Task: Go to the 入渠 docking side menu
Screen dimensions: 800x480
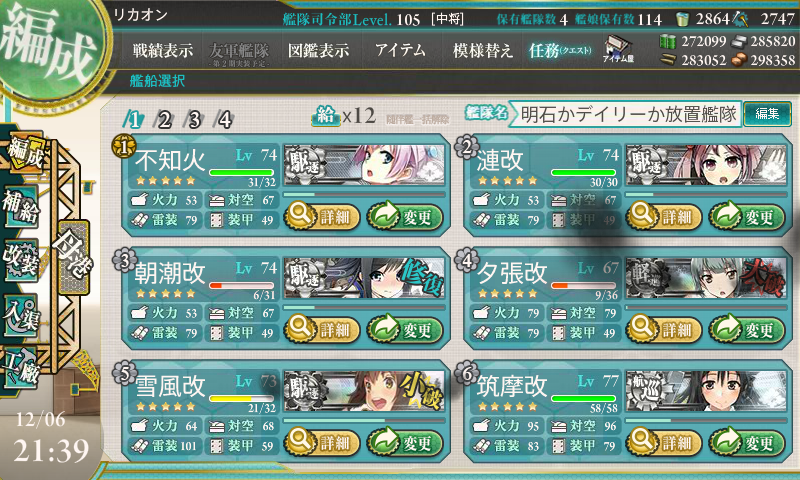Action: coord(24,311)
